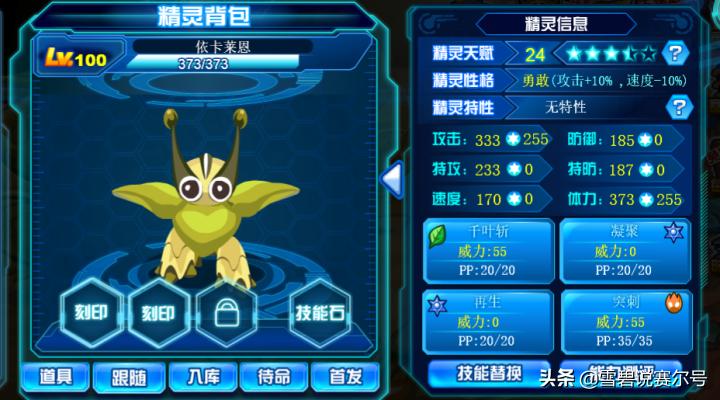
Task: Select the 千叶斩 skill card
Action: [x=488, y=250]
